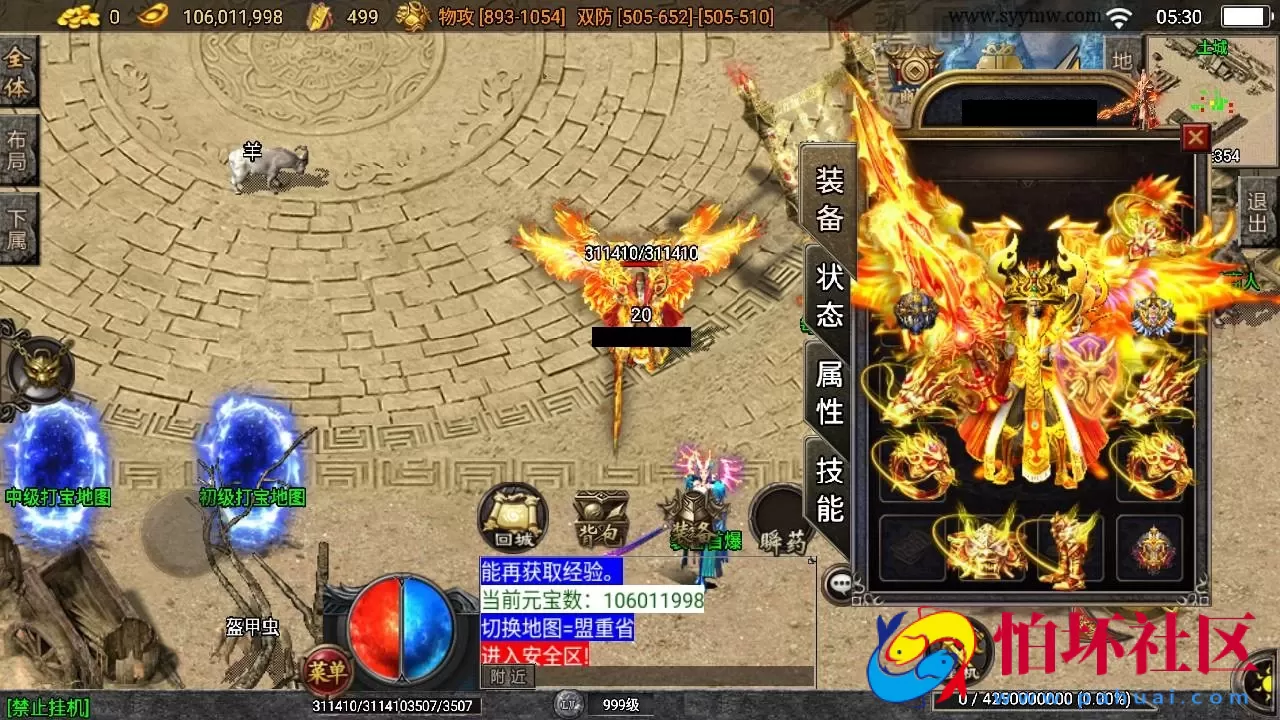Click the 回城 (return to town) icon

pos(513,515)
